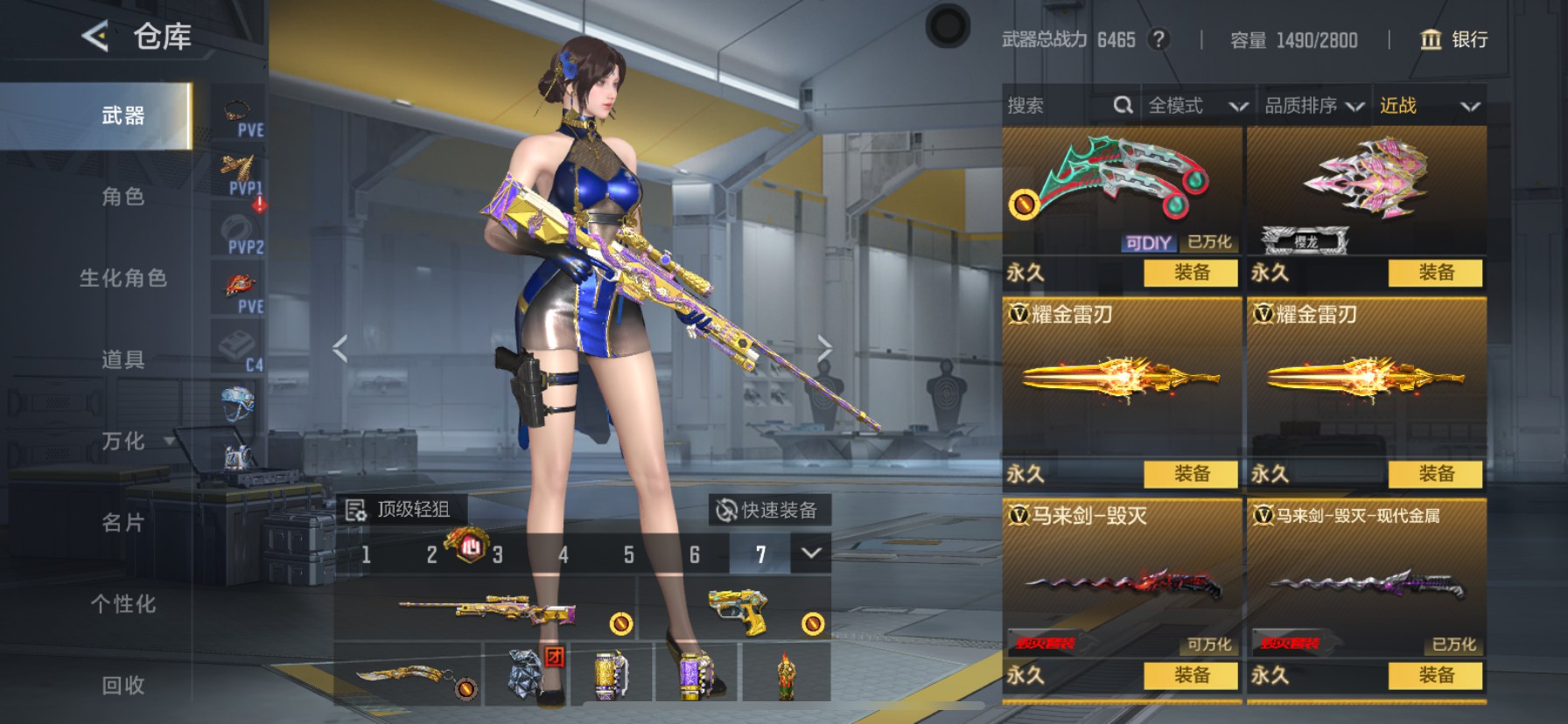Select the golden sniper rifle primary slot

(x=486, y=609)
